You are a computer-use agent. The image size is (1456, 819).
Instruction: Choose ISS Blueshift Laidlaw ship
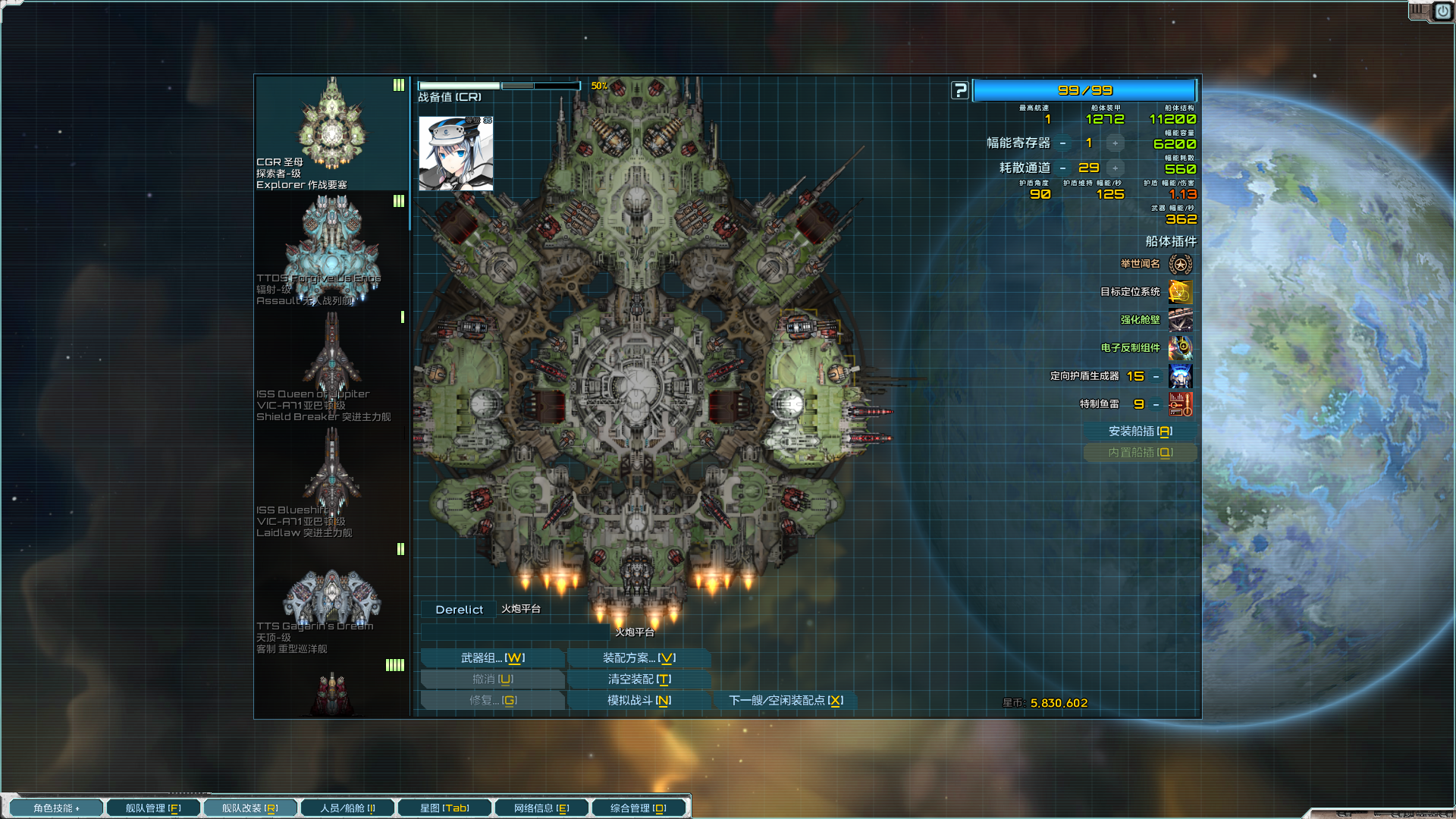331,482
